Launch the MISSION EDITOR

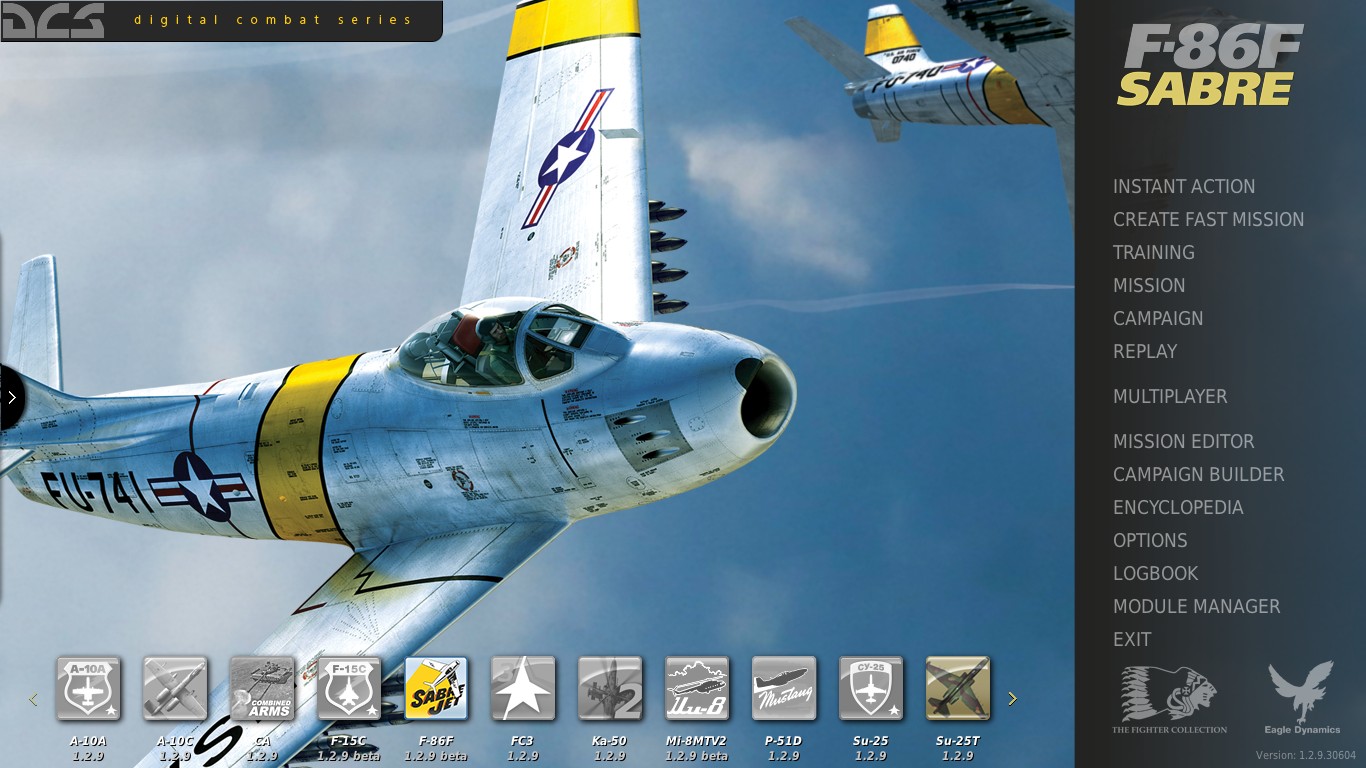[x=1183, y=441]
